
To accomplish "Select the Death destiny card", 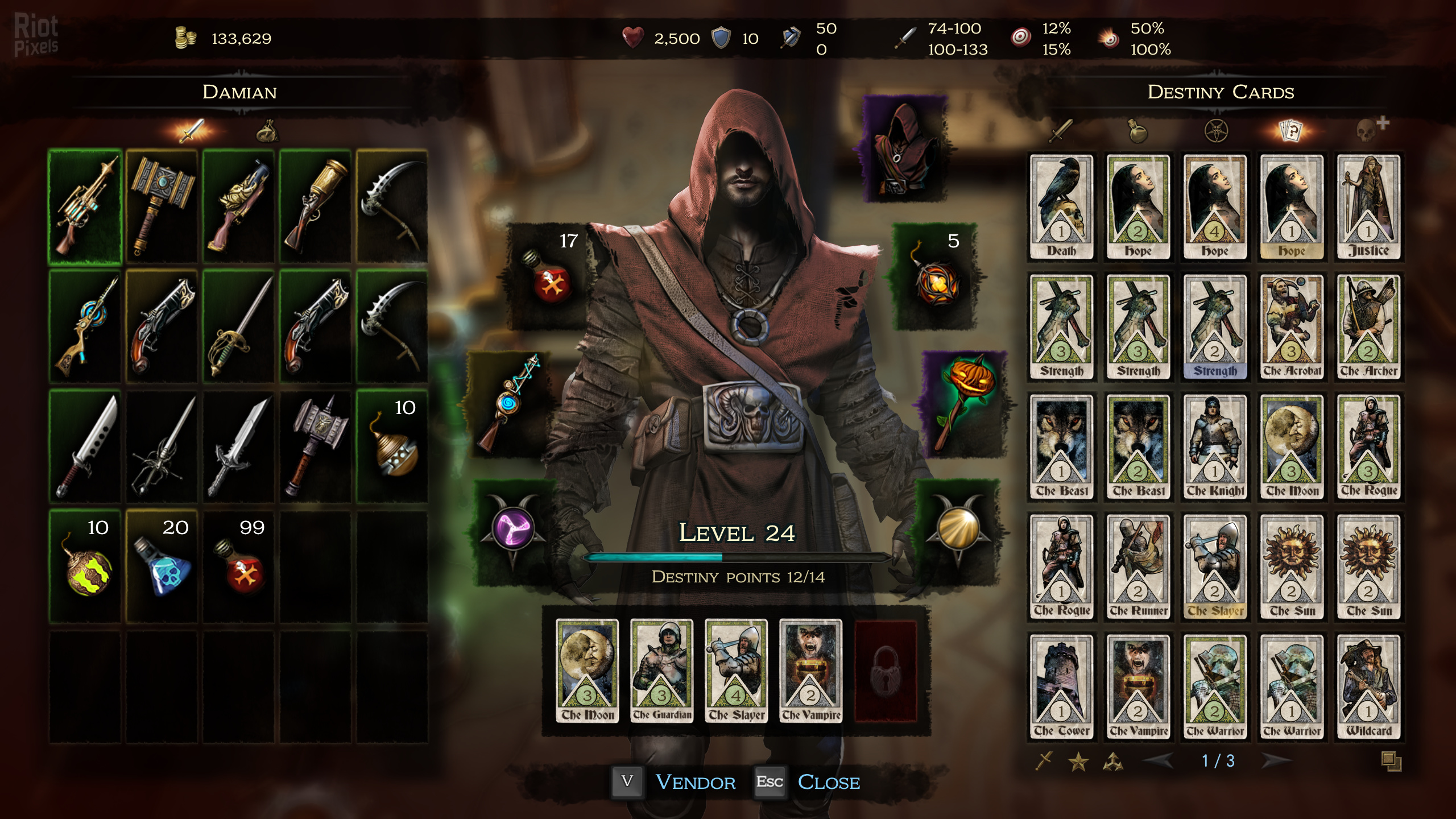I will 1061,207.
